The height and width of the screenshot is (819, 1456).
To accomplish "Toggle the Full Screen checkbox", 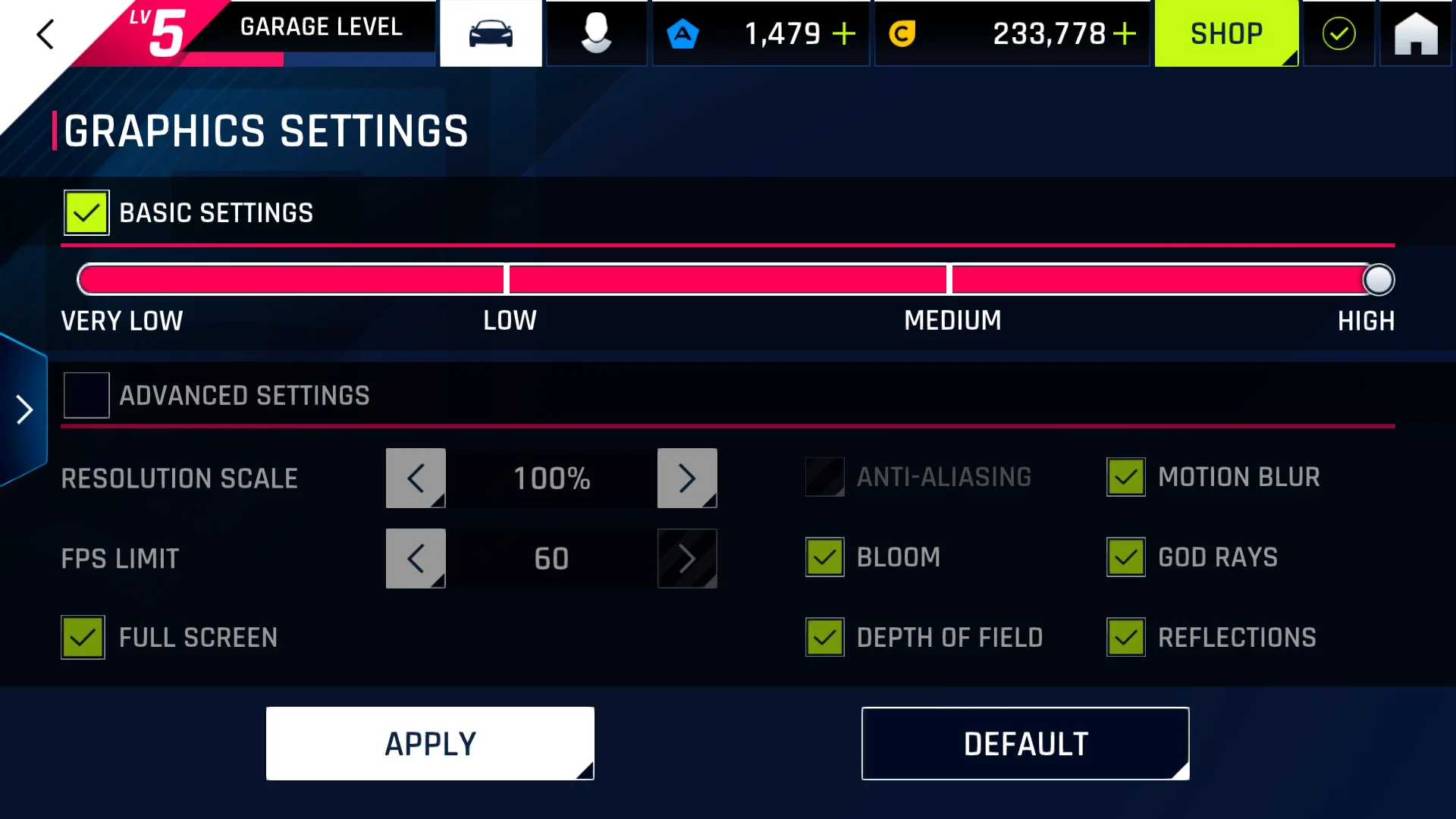I will 83,638.
